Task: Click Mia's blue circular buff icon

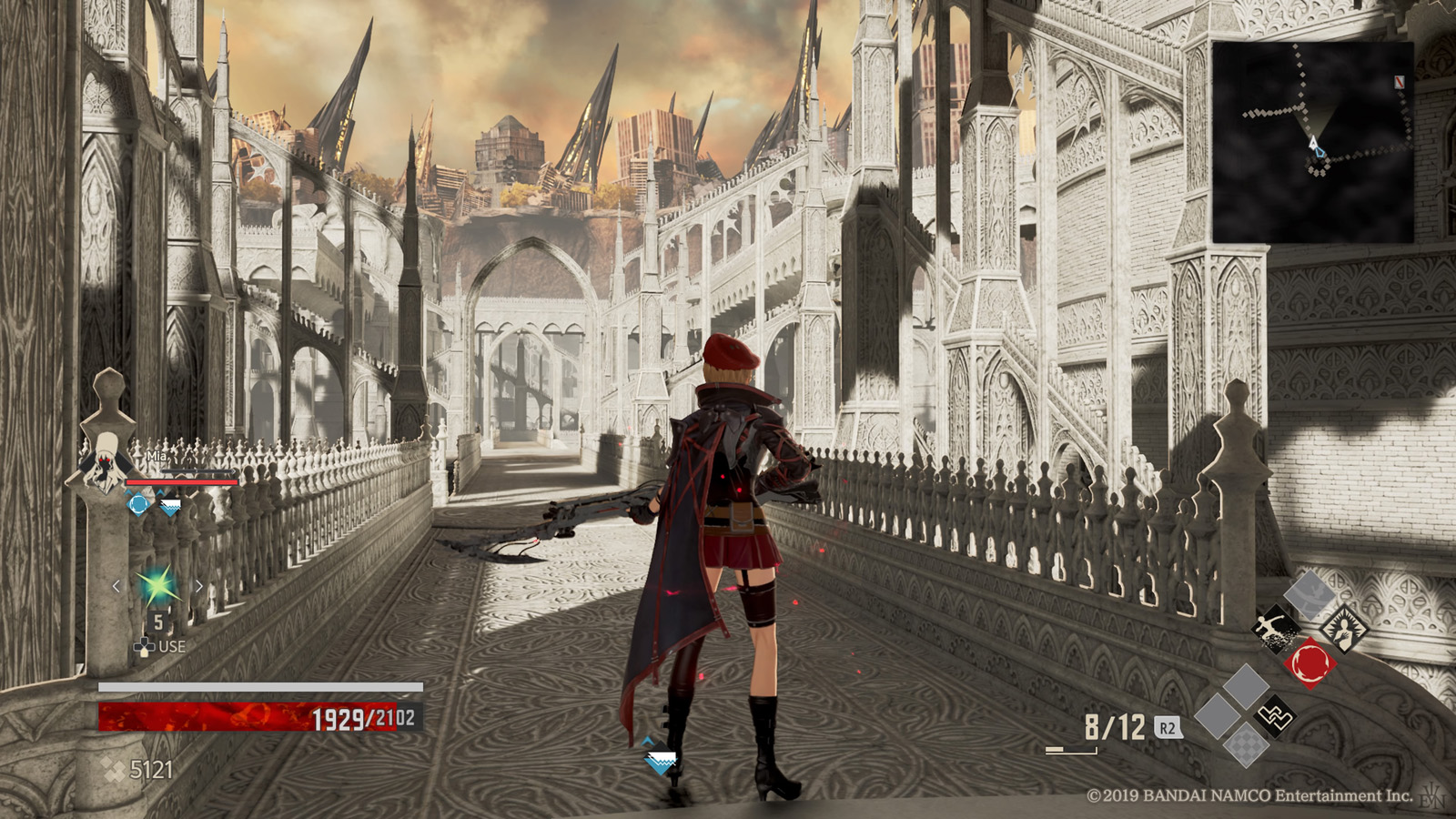Action: pyautogui.click(x=138, y=503)
